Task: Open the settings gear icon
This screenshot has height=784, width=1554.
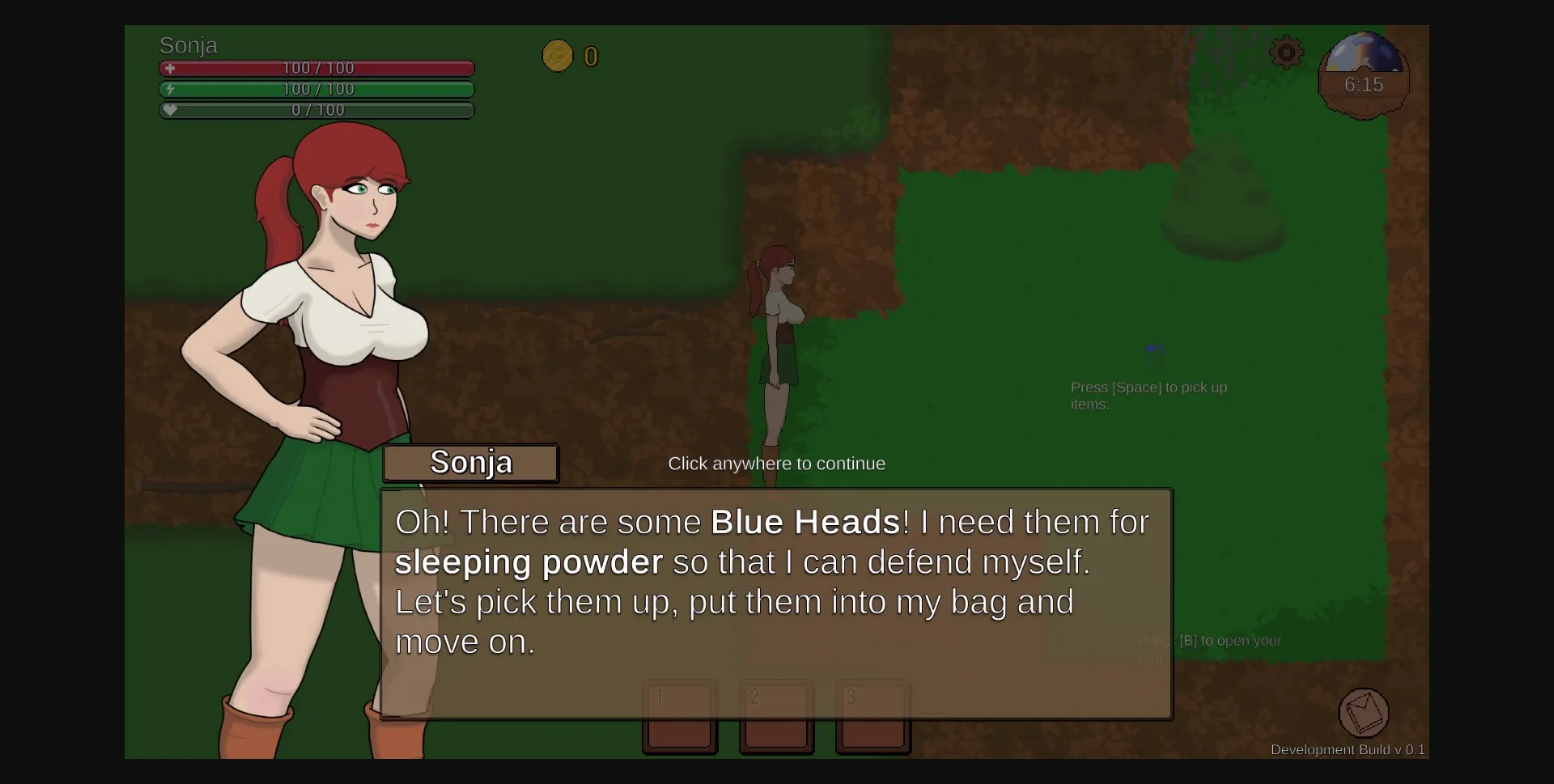Action: pyautogui.click(x=1285, y=52)
